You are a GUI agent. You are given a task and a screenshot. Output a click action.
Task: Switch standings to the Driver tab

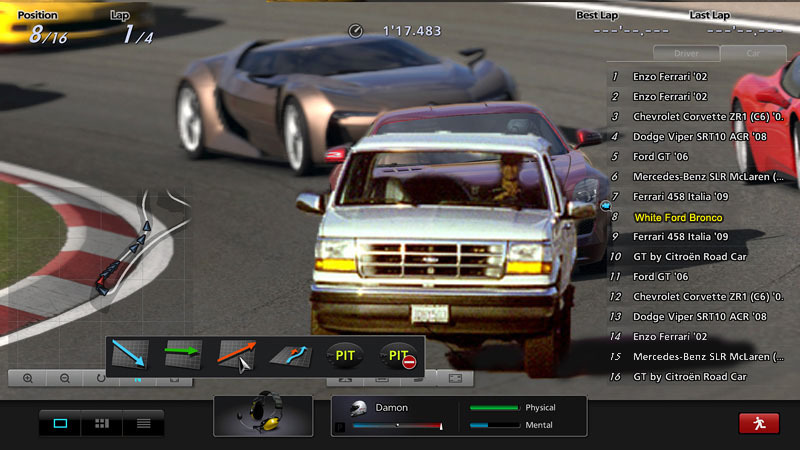click(686, 53)
